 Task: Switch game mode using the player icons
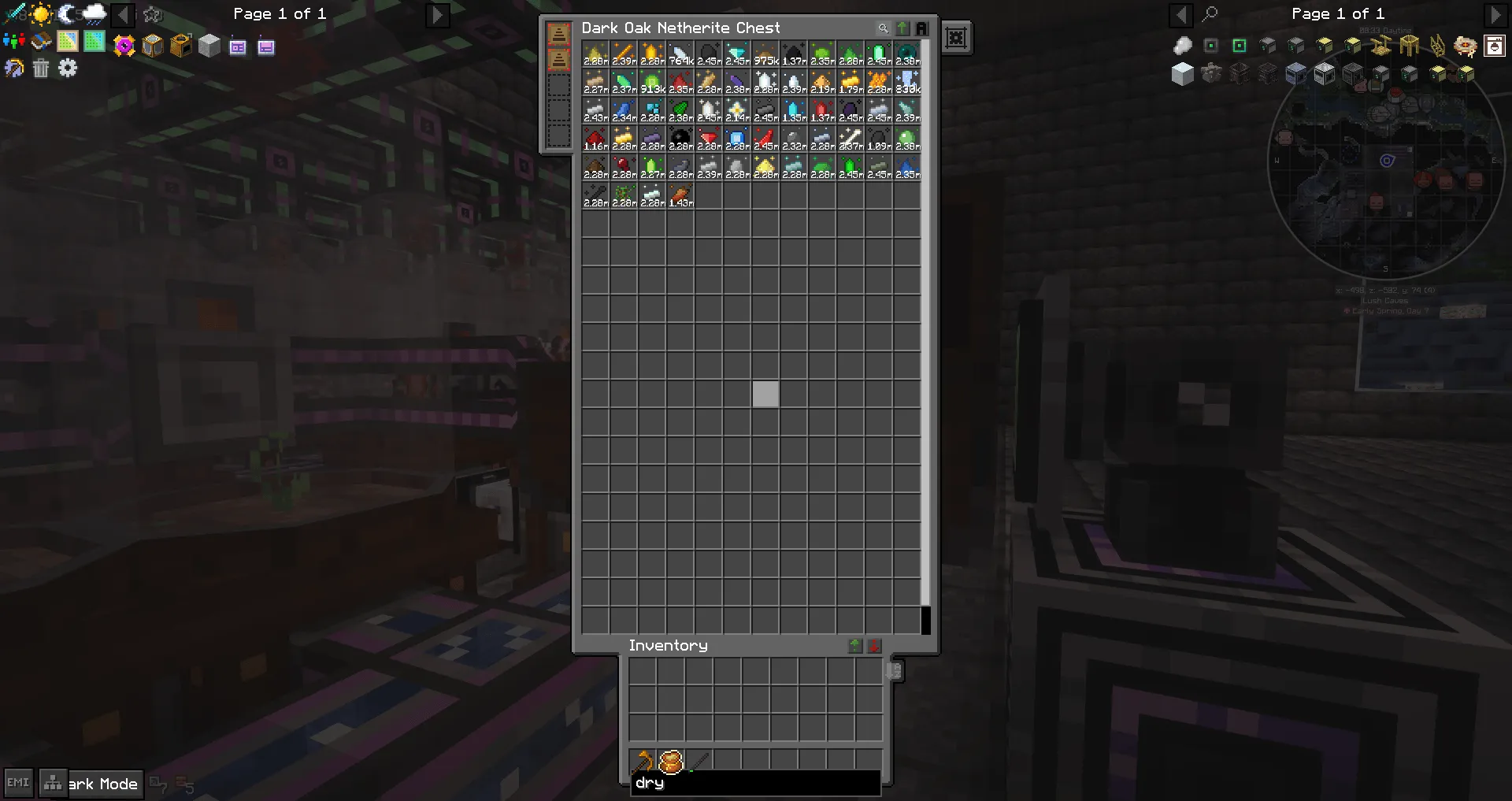(x=14, y=41)
